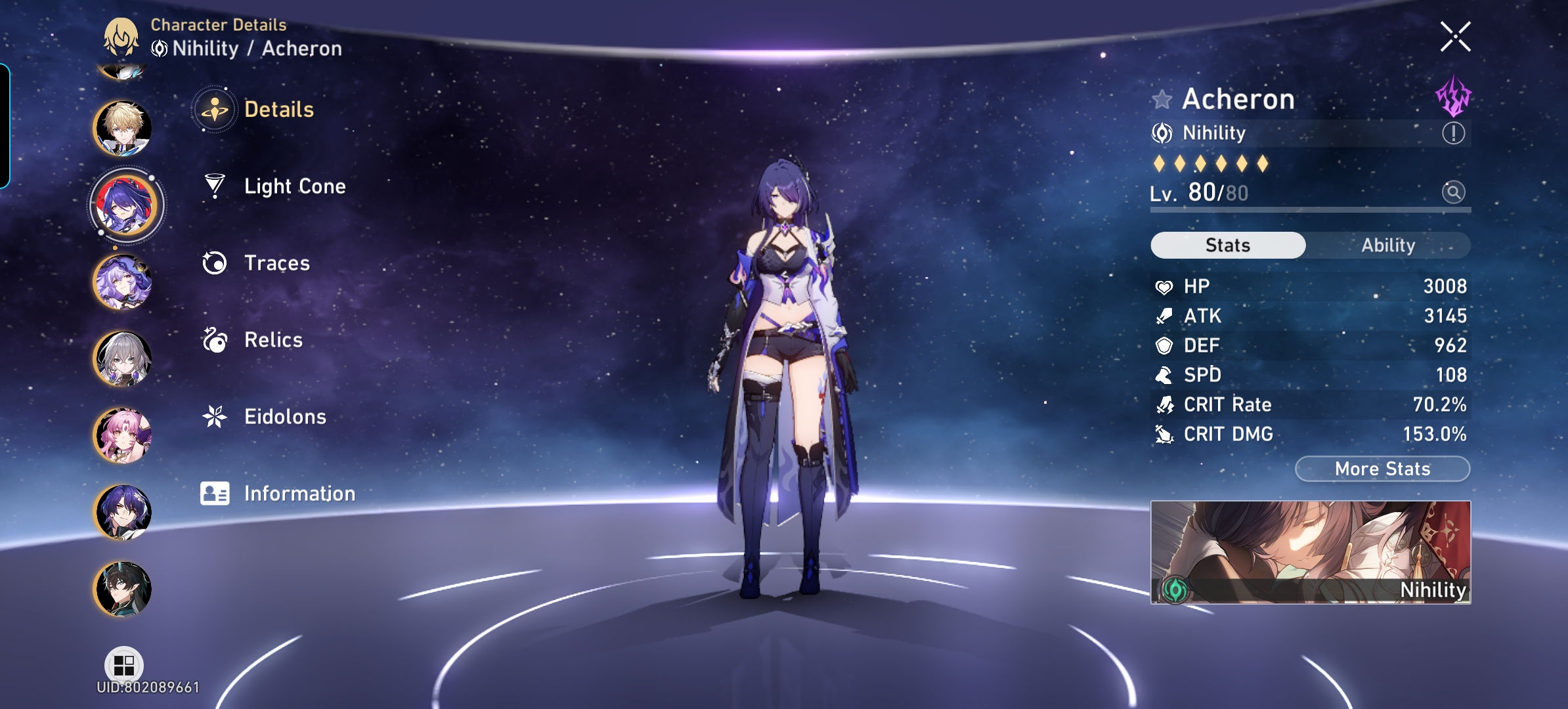Open the Information card section

[299, 492]
